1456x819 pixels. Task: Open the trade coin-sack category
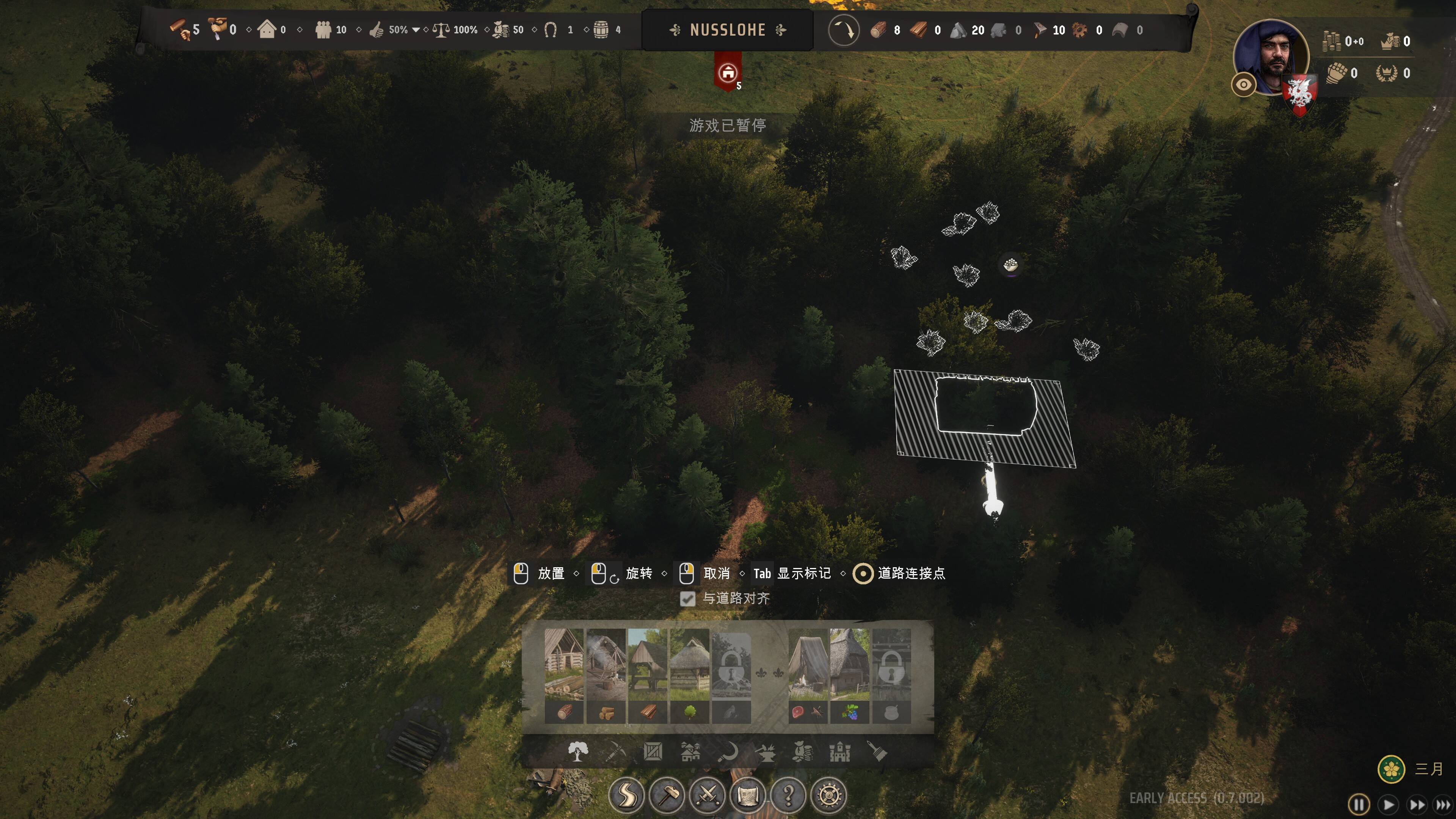coord(803,752)
